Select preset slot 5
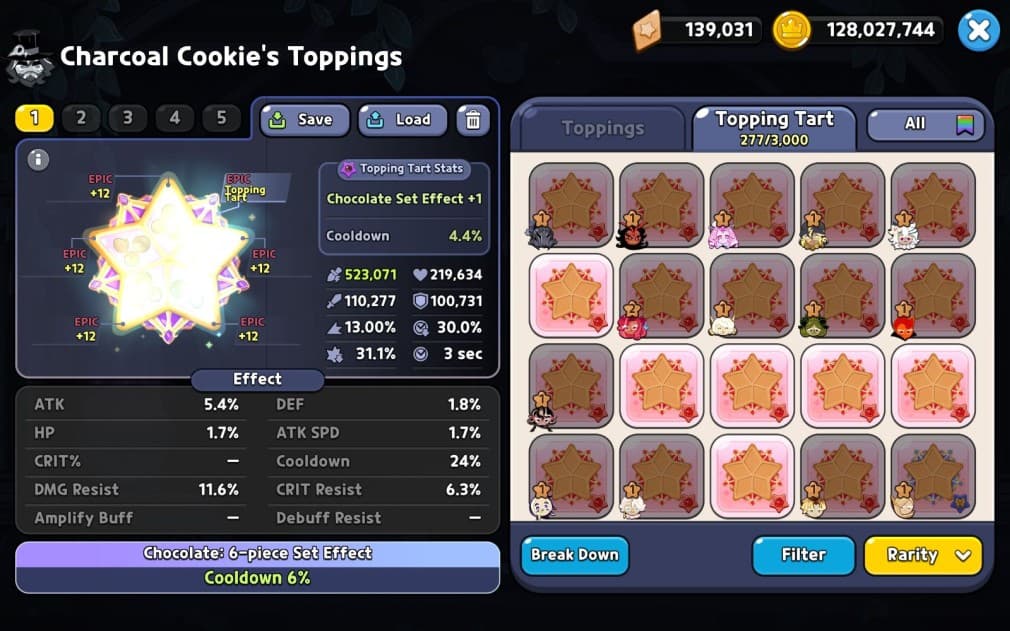Viewport: 1010px width, 631px height. (222, 118)
